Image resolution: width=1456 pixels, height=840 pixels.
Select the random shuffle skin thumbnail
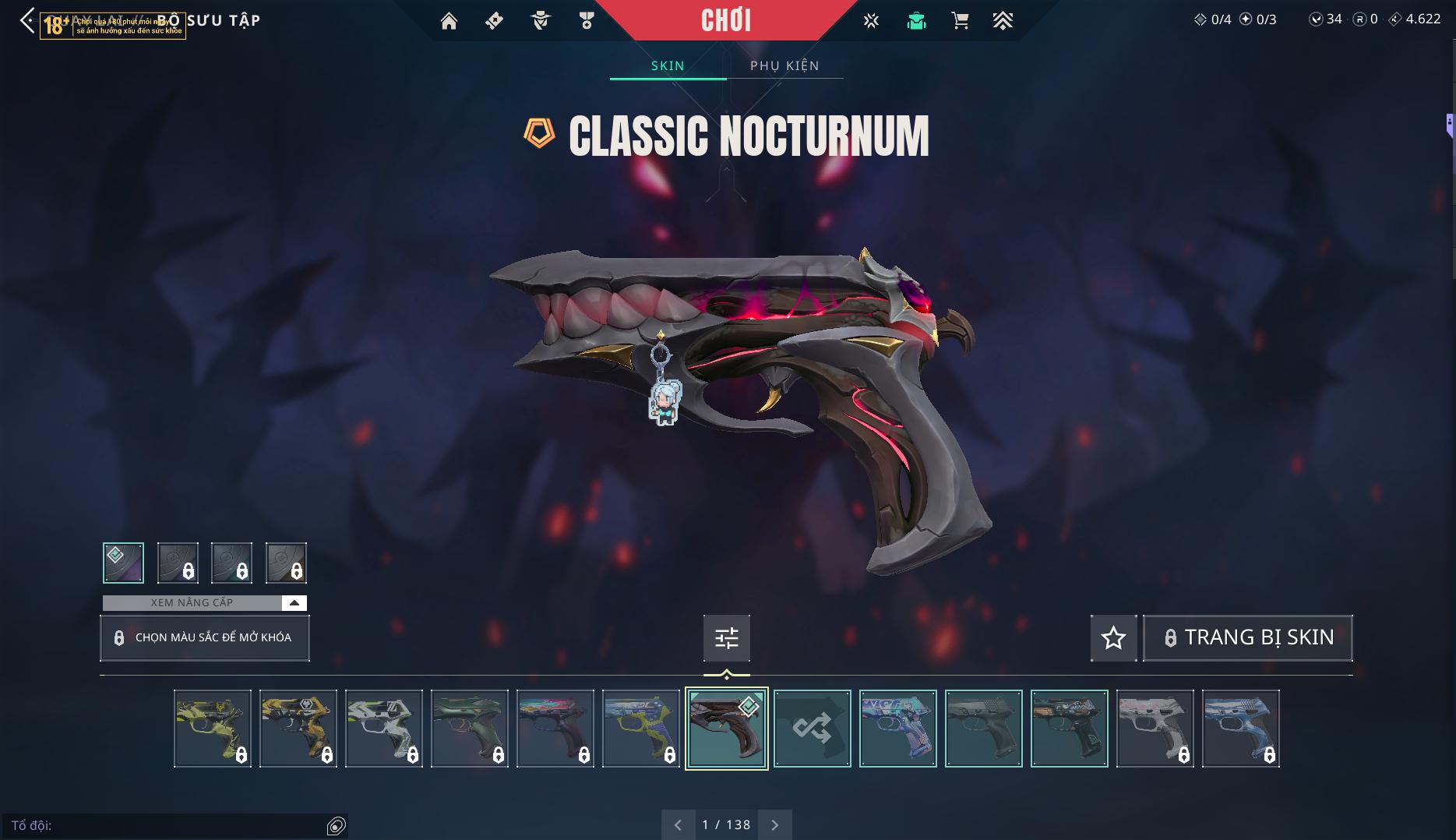pos(812,729)
